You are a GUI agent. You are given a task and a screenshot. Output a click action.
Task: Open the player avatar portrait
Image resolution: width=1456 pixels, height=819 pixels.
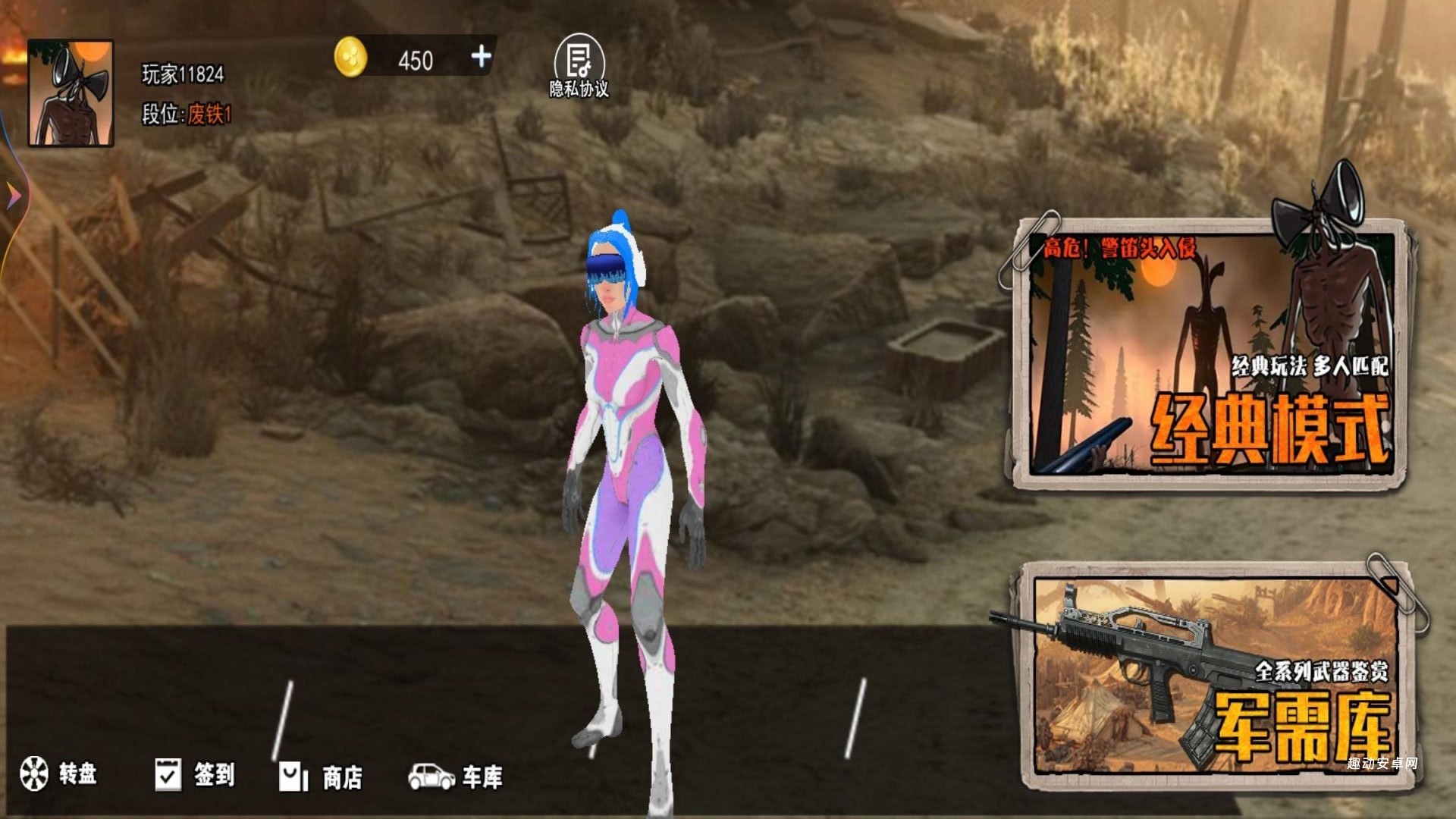[71, 93]
